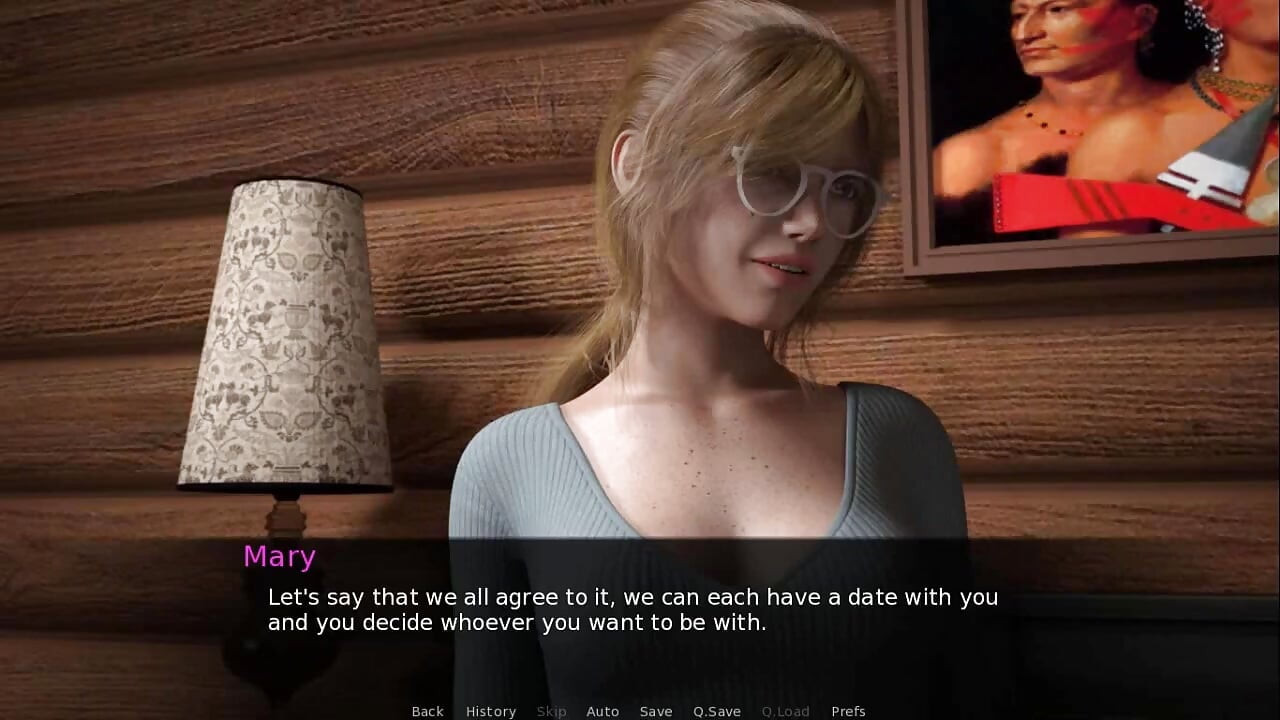Click the History label in the bottom bar
Viewport: 1280px width, 720px height.
pos(491,711)
